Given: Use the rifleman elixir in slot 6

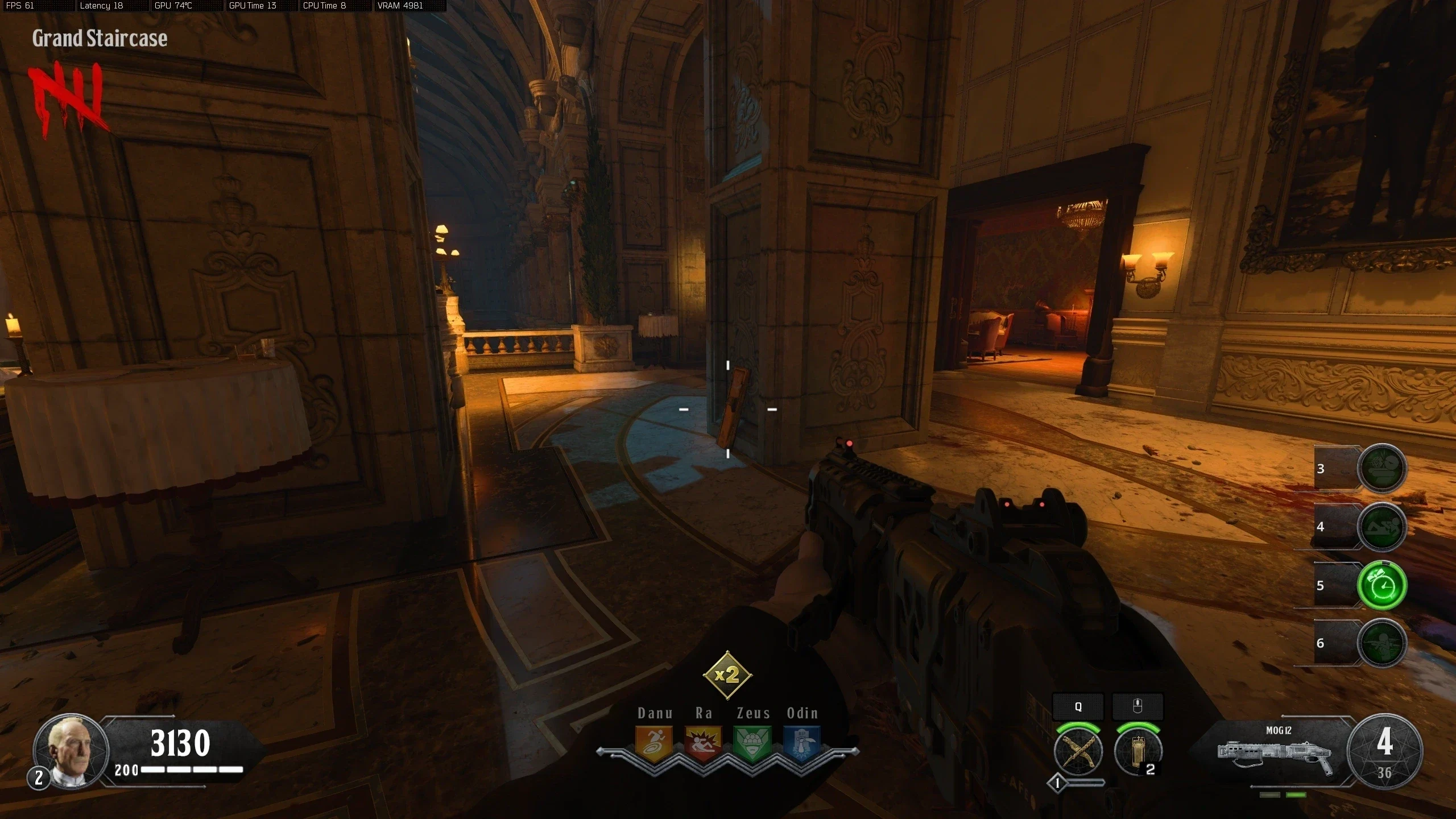Looking at the screenshot, I should click(x=1382, y=643).
